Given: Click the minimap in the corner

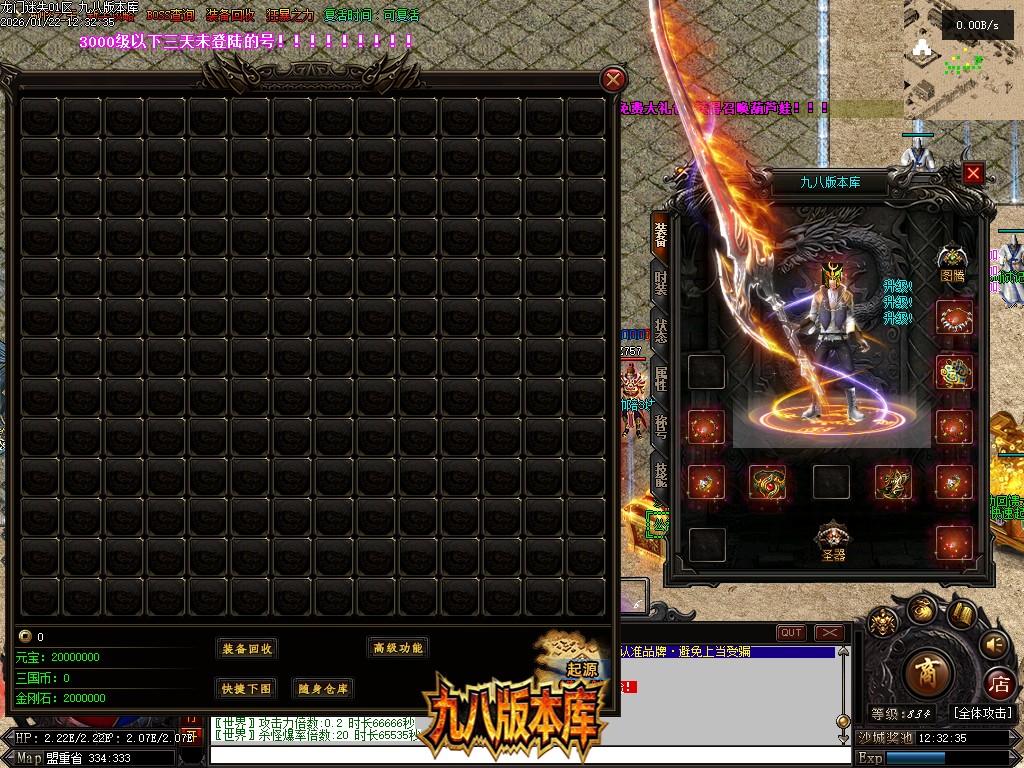Looking at the screenshot, I should tap(963, 60).
